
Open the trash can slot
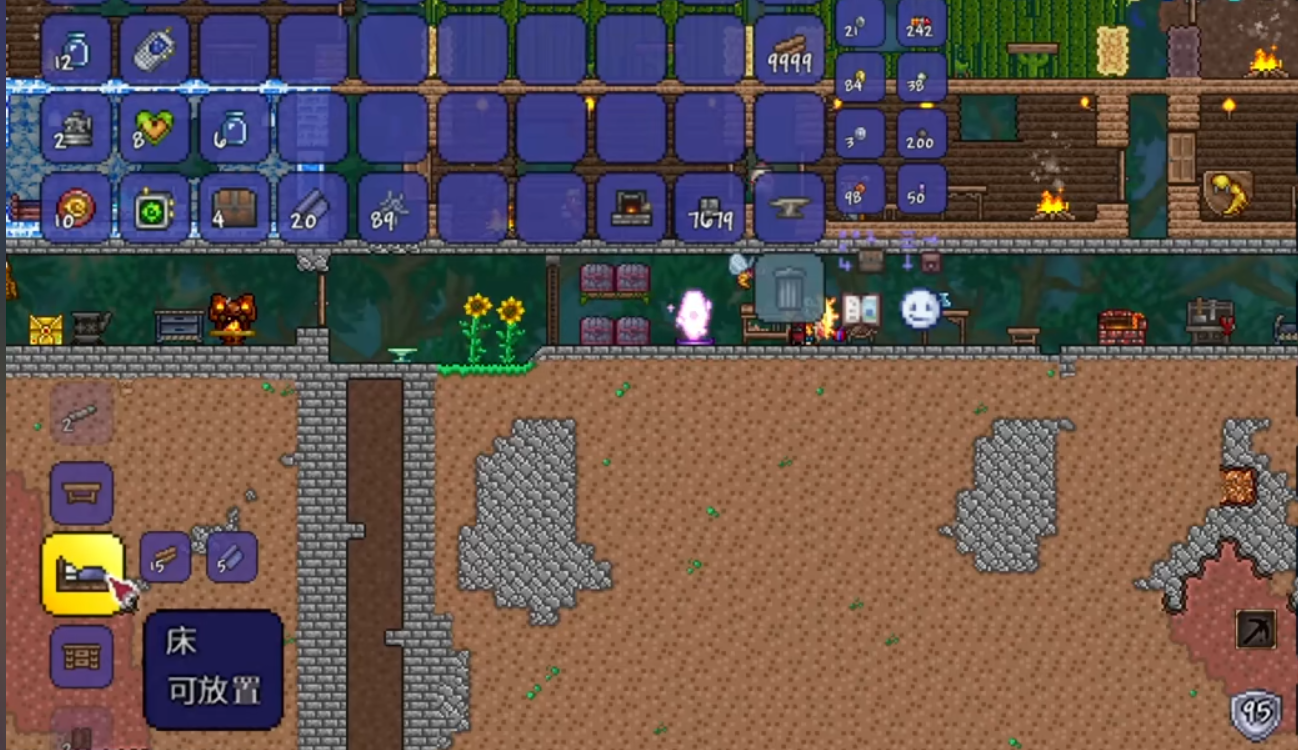click(x=789, y=288)
